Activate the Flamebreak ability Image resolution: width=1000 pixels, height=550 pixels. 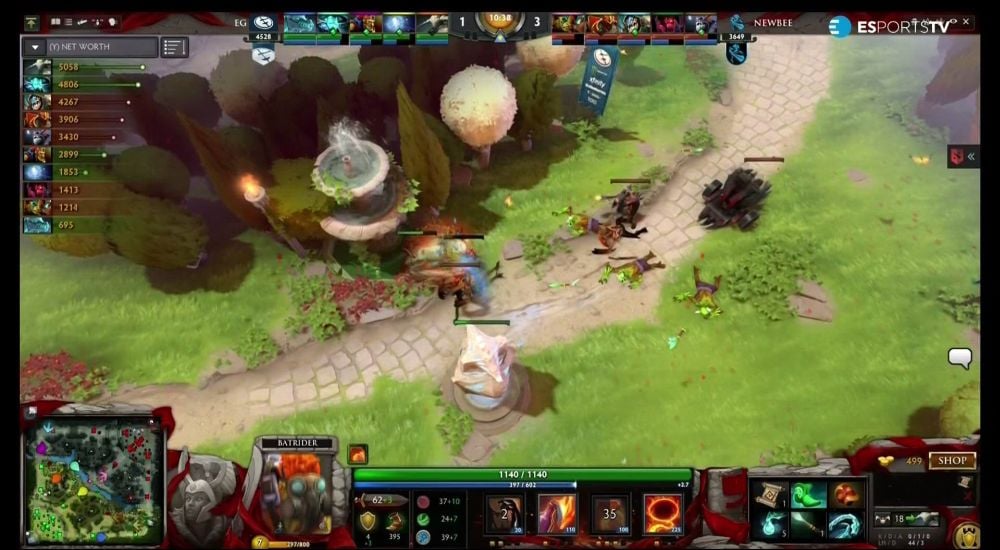pos(557,514)
